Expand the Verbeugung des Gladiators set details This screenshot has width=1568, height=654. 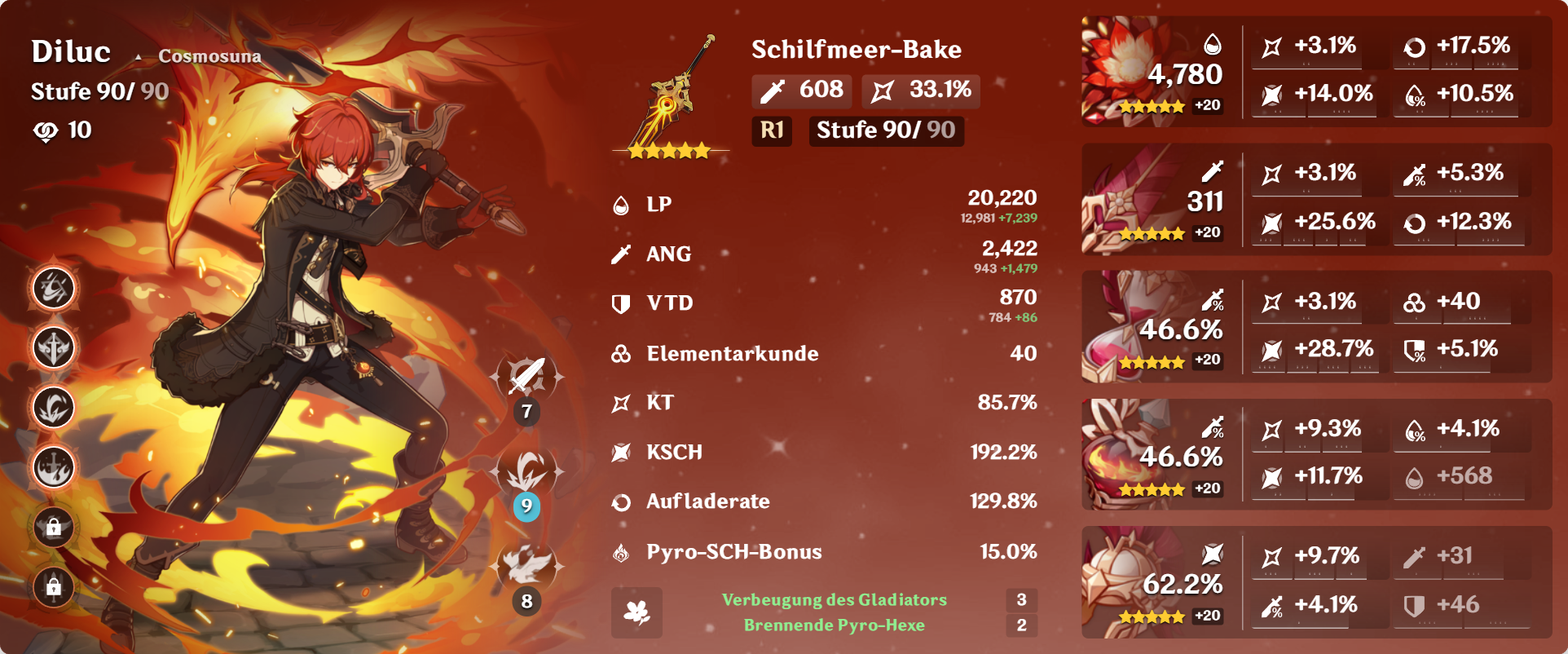835,599
